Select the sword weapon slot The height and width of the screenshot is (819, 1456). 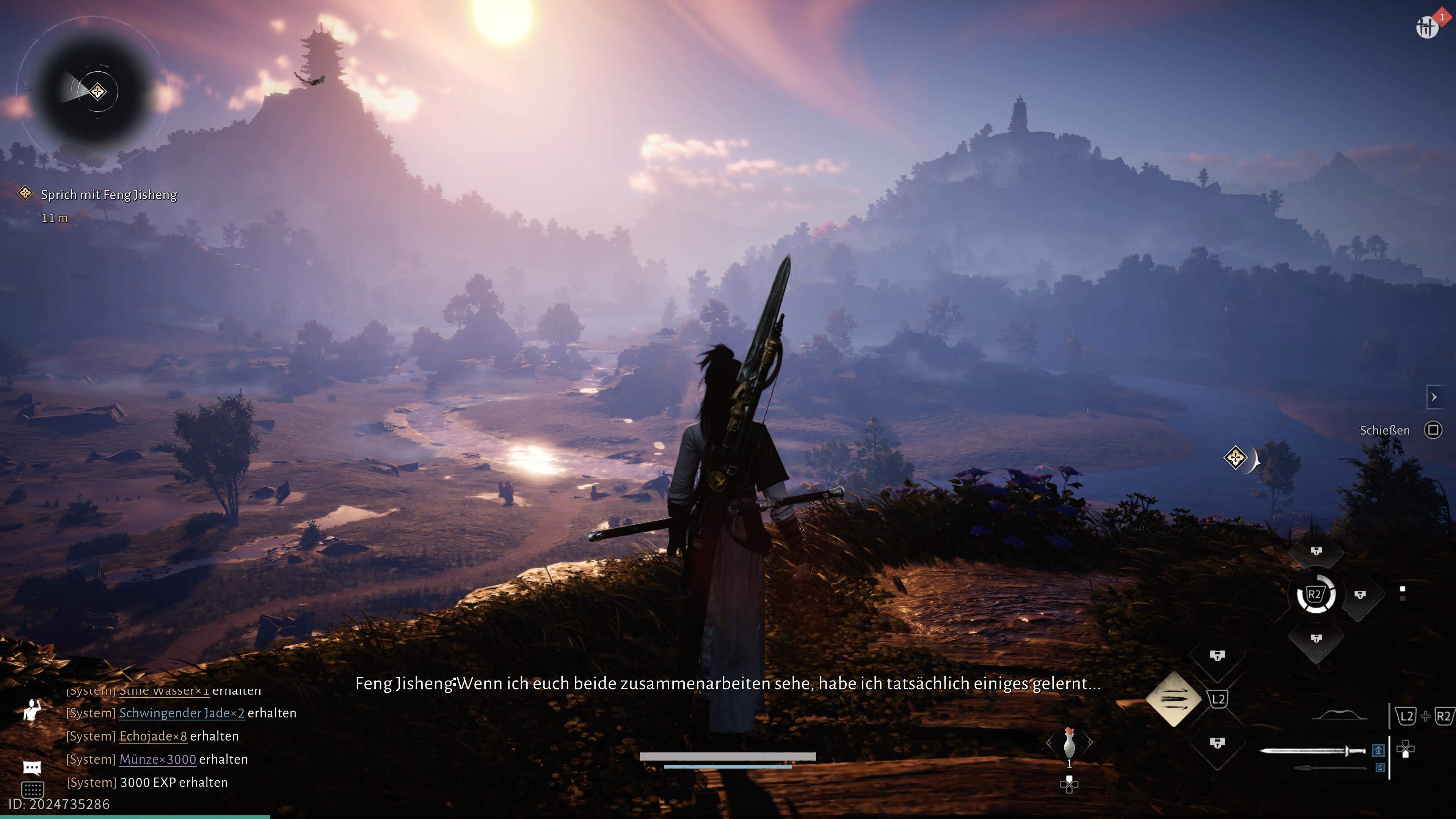point(1312,751)
